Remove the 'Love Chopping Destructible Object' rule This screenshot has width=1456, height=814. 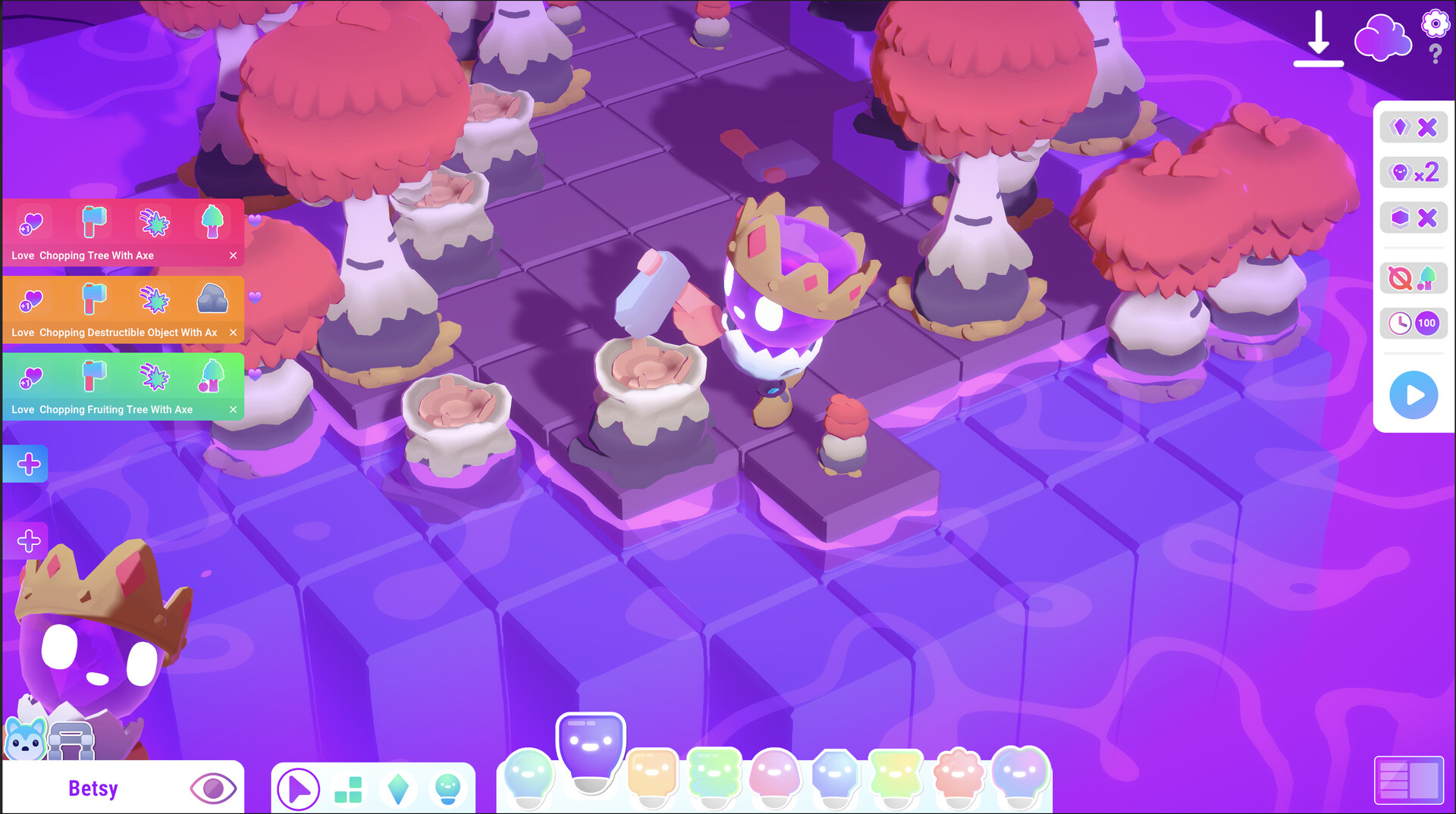click(234, 332)
